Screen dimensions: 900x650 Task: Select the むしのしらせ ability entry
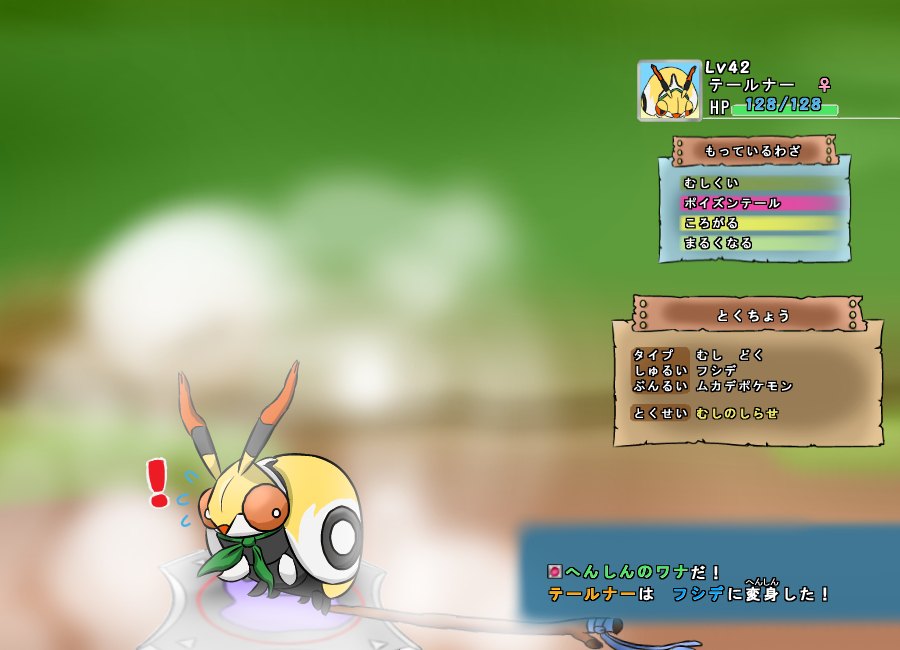[x=737, y=413]
